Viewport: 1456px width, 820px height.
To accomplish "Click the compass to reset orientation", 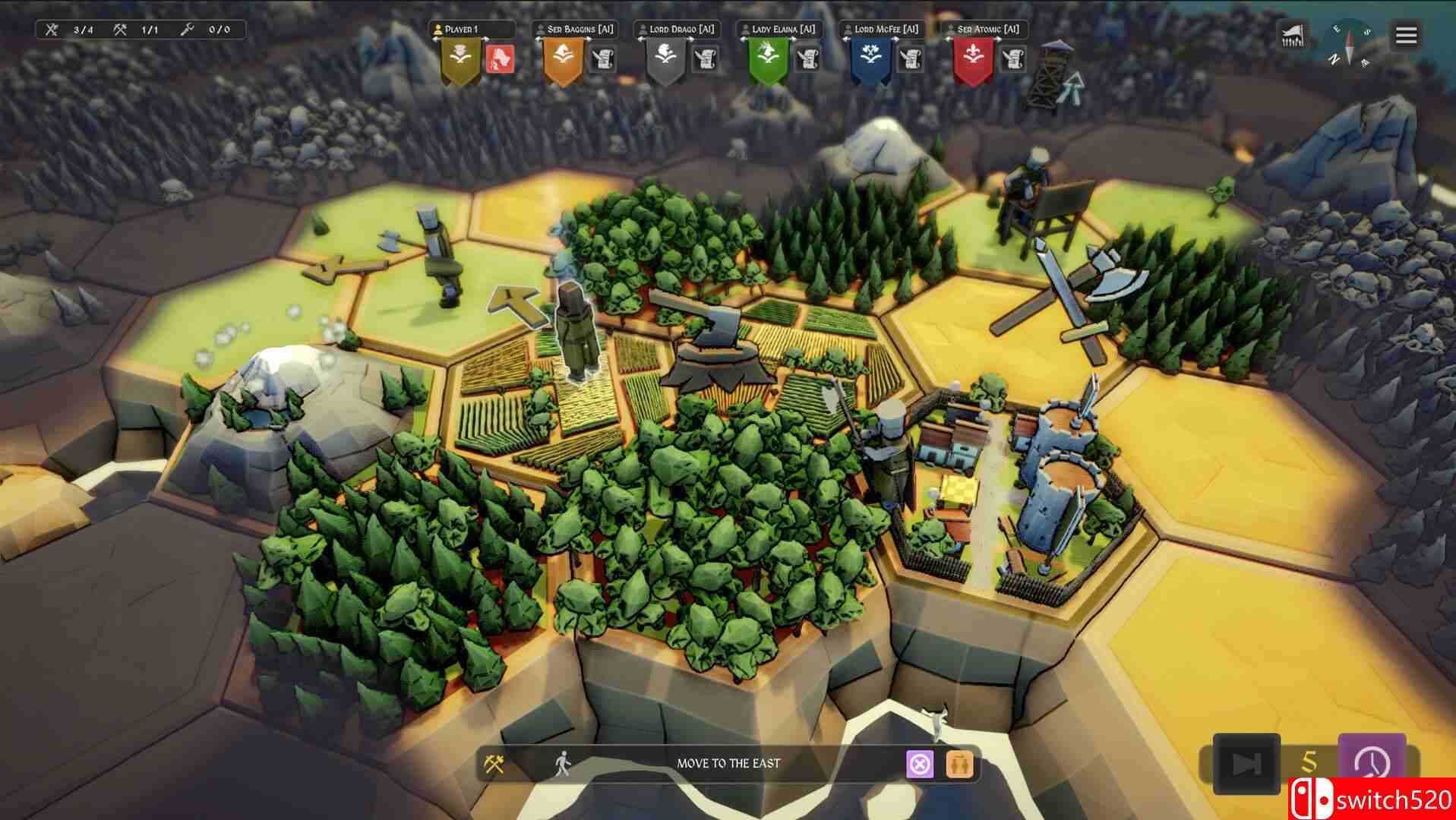I will pos(1350,43).
